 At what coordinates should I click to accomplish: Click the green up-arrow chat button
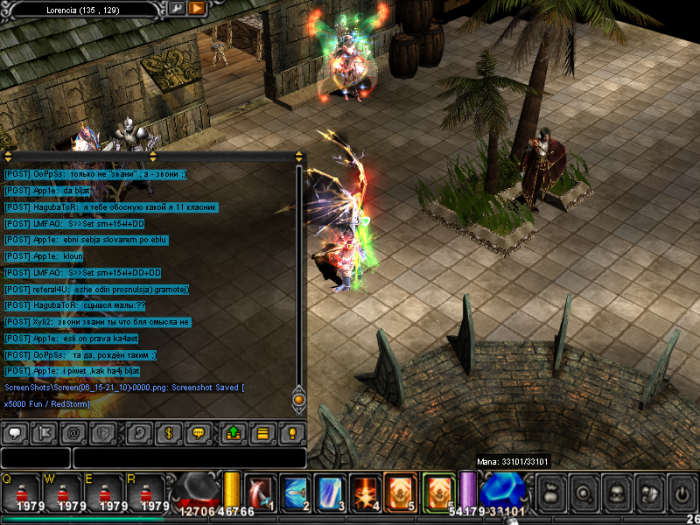(x=233, y=434)
